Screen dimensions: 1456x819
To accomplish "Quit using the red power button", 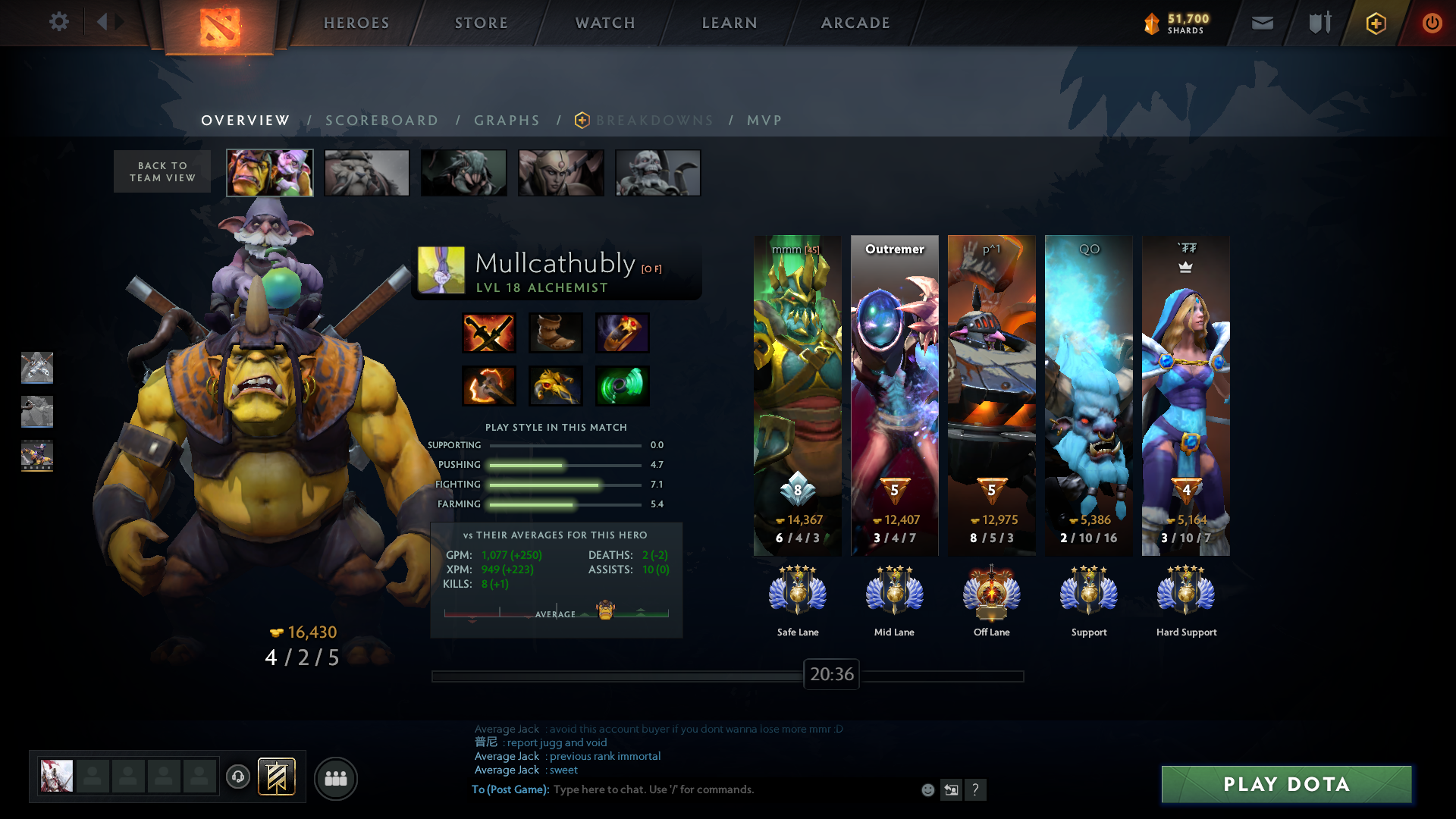I will click(1432, 23).
